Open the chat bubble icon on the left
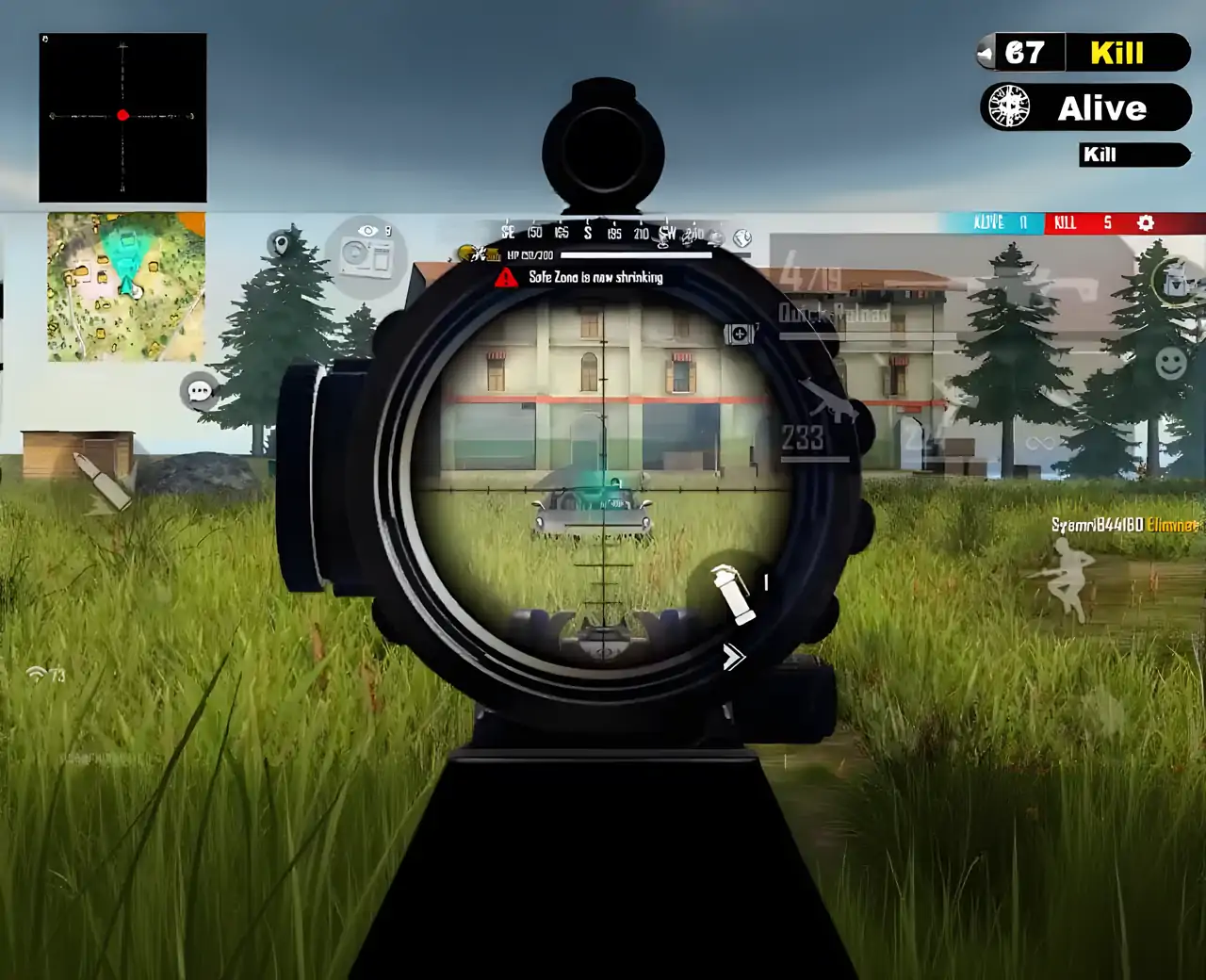 tap(199, 389)
